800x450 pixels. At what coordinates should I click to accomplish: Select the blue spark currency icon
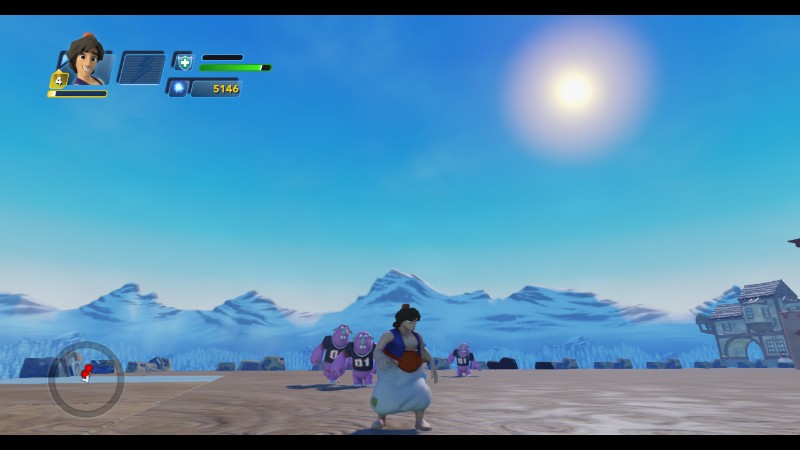pyautogui.click(x=179, y=88)
